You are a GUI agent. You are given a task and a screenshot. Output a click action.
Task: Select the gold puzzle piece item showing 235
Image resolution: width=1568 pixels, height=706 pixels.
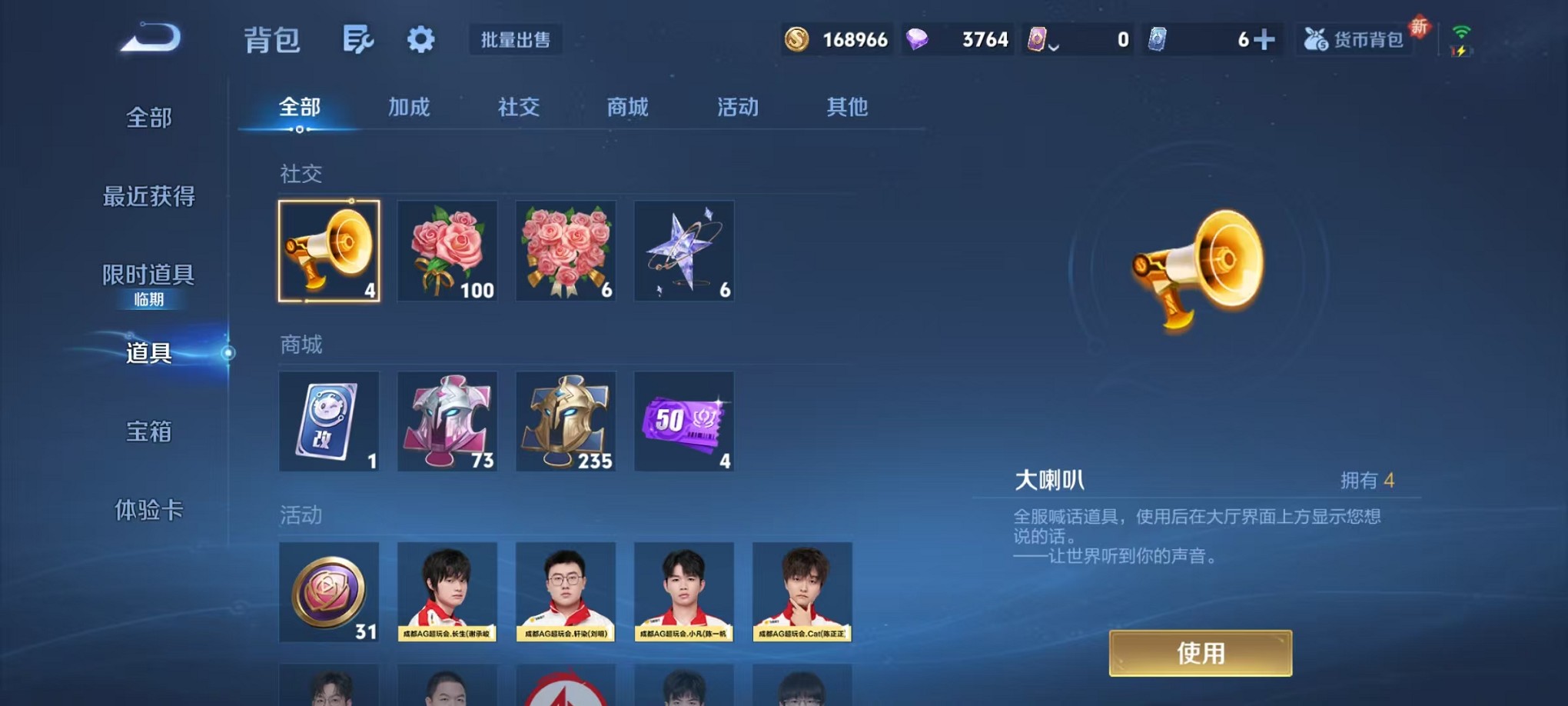point(566,421)
